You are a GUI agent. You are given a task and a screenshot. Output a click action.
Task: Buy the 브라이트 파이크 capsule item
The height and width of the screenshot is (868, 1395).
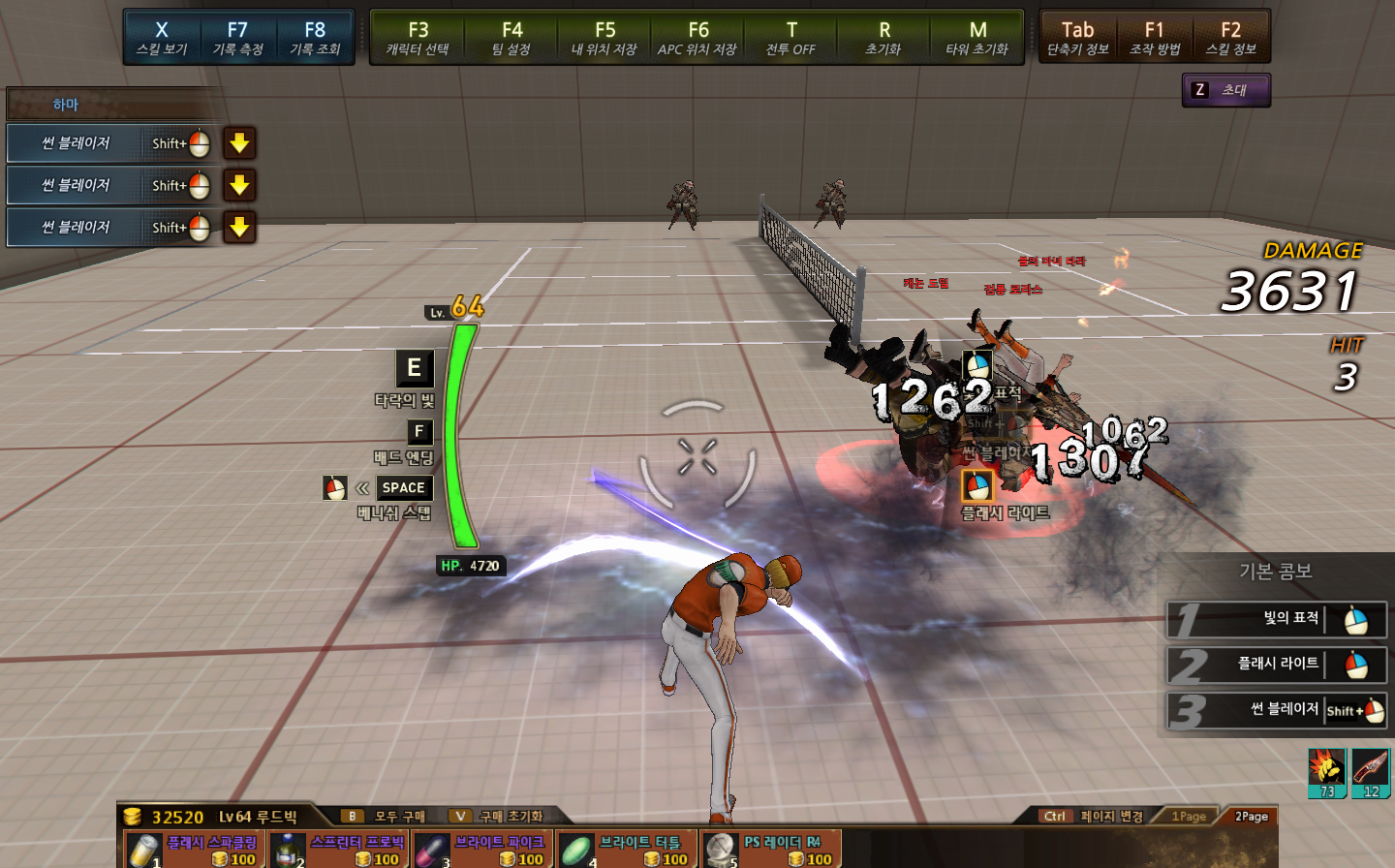tap(481, 850)
